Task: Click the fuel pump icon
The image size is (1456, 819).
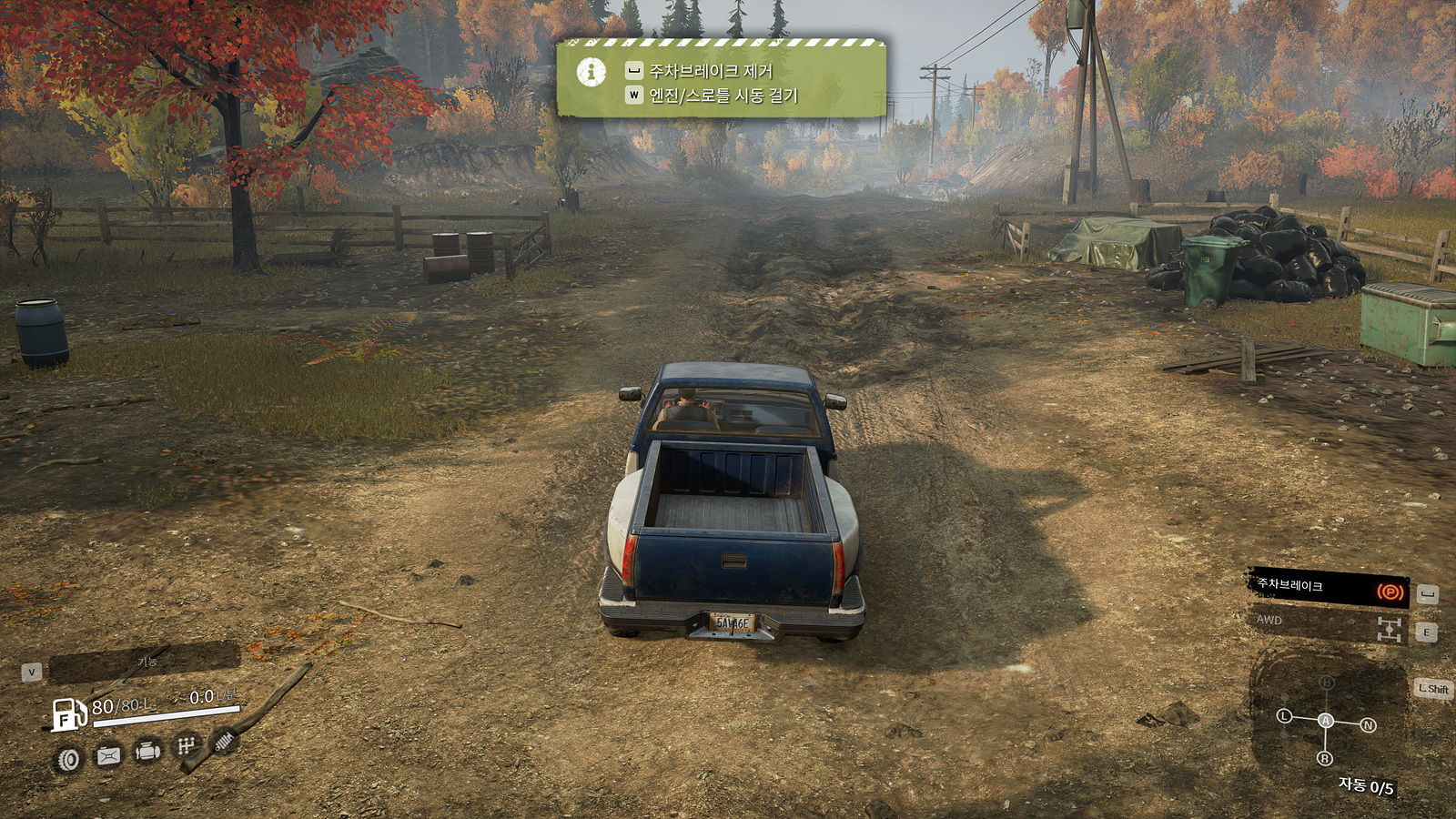Action: coord(68,714)
